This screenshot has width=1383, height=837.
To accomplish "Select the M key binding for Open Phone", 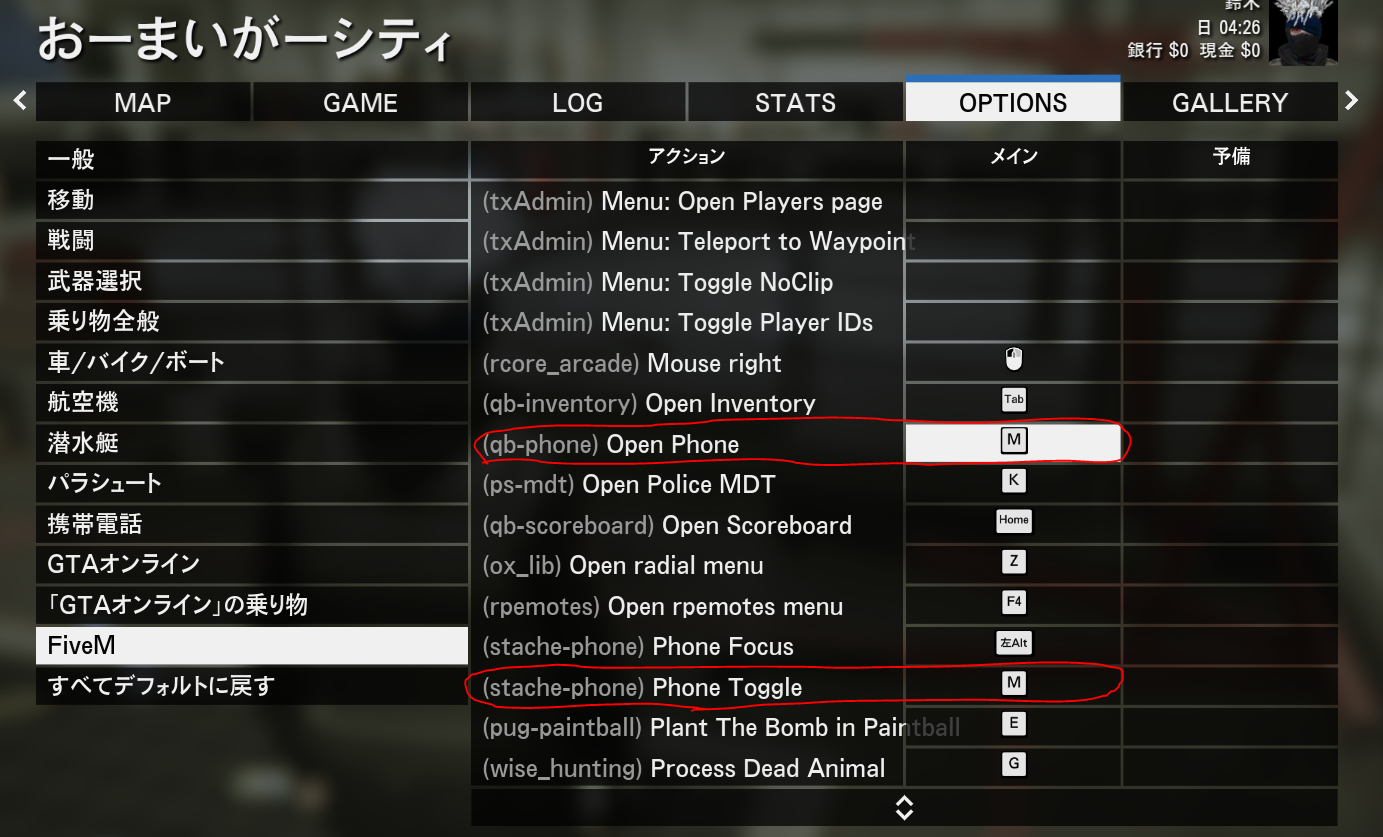I will pyautogui.click(x=1013, y=441).
